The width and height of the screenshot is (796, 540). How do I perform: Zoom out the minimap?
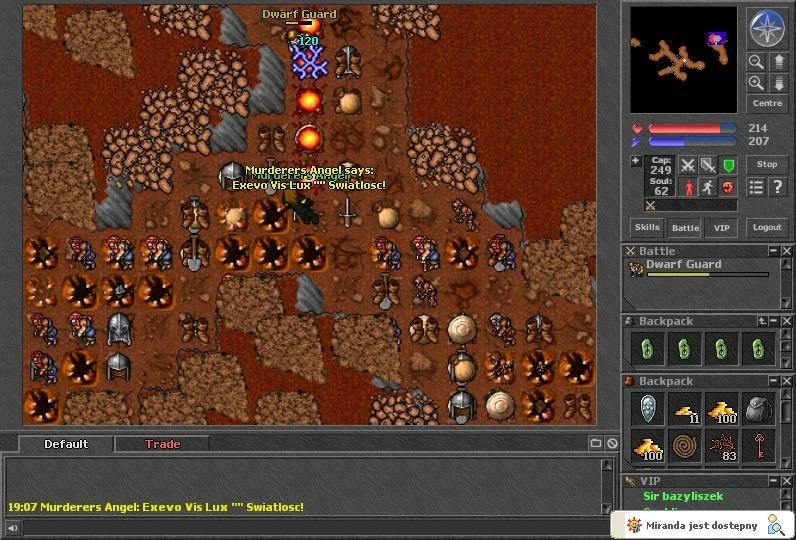click(756, 62)
